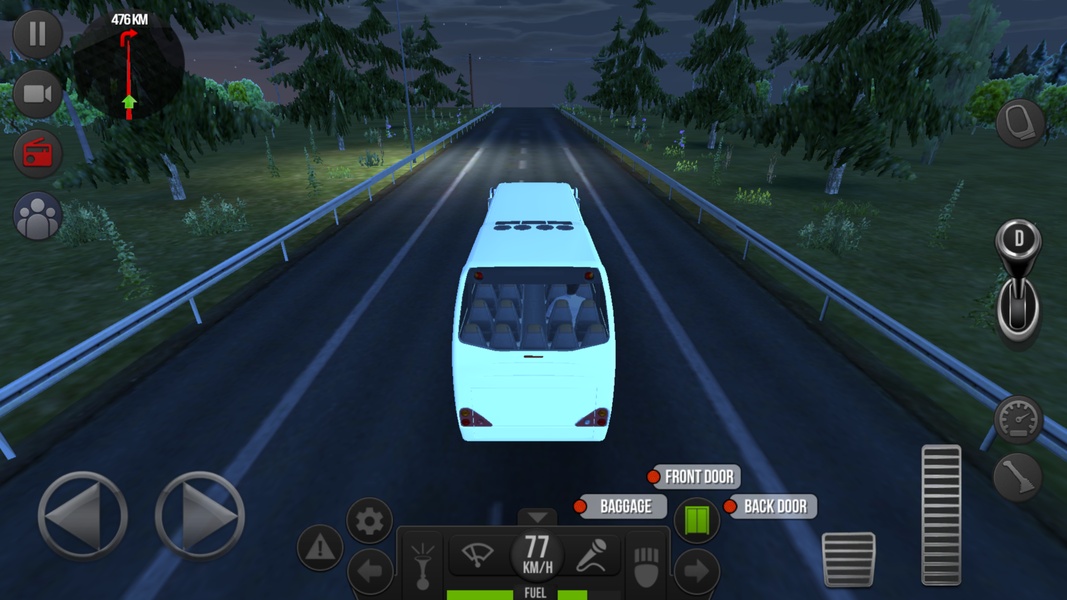Switch the camera view
The width and height of the screenshot is (1067, 600).
[37, 94]
